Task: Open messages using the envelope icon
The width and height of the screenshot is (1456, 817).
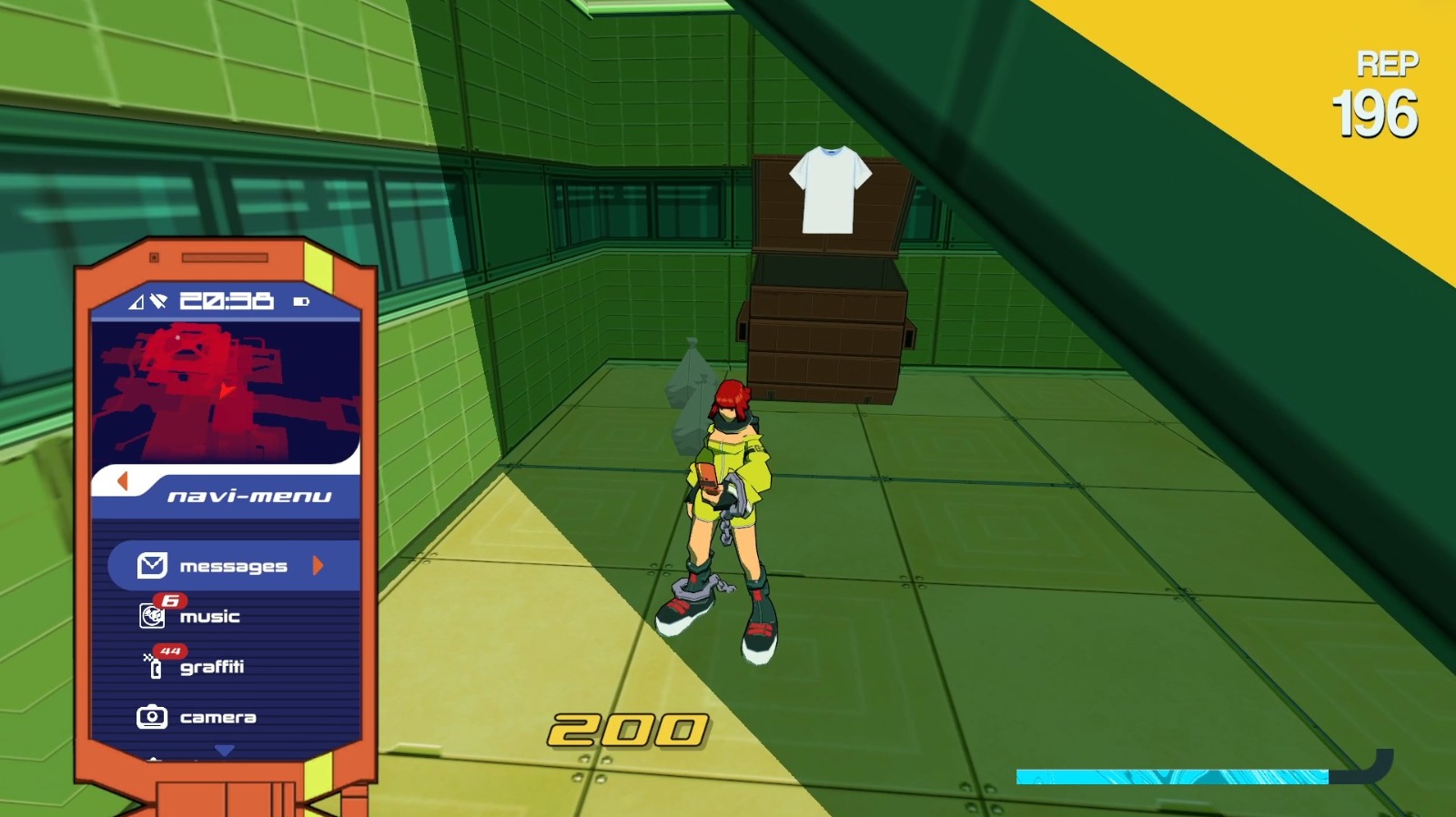Action: pyautogui.click(x=152, y=565)
